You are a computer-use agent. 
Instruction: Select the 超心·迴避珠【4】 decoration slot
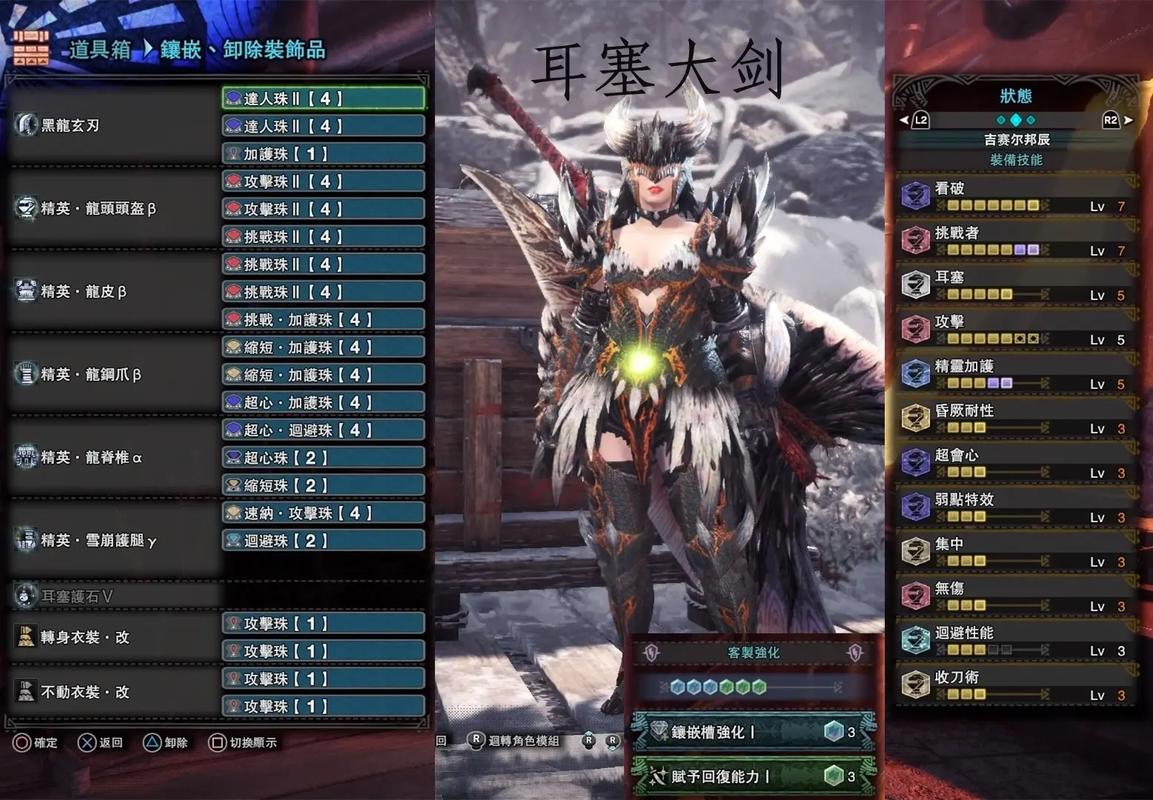coord(323,430)
